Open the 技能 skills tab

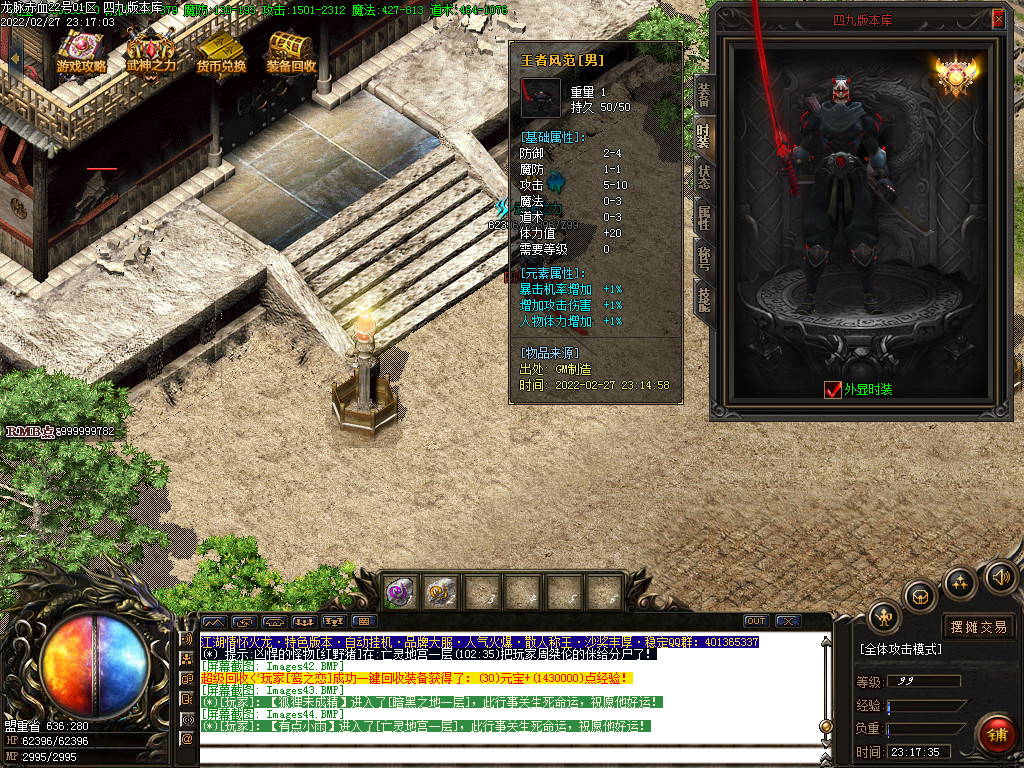point(704,300)
